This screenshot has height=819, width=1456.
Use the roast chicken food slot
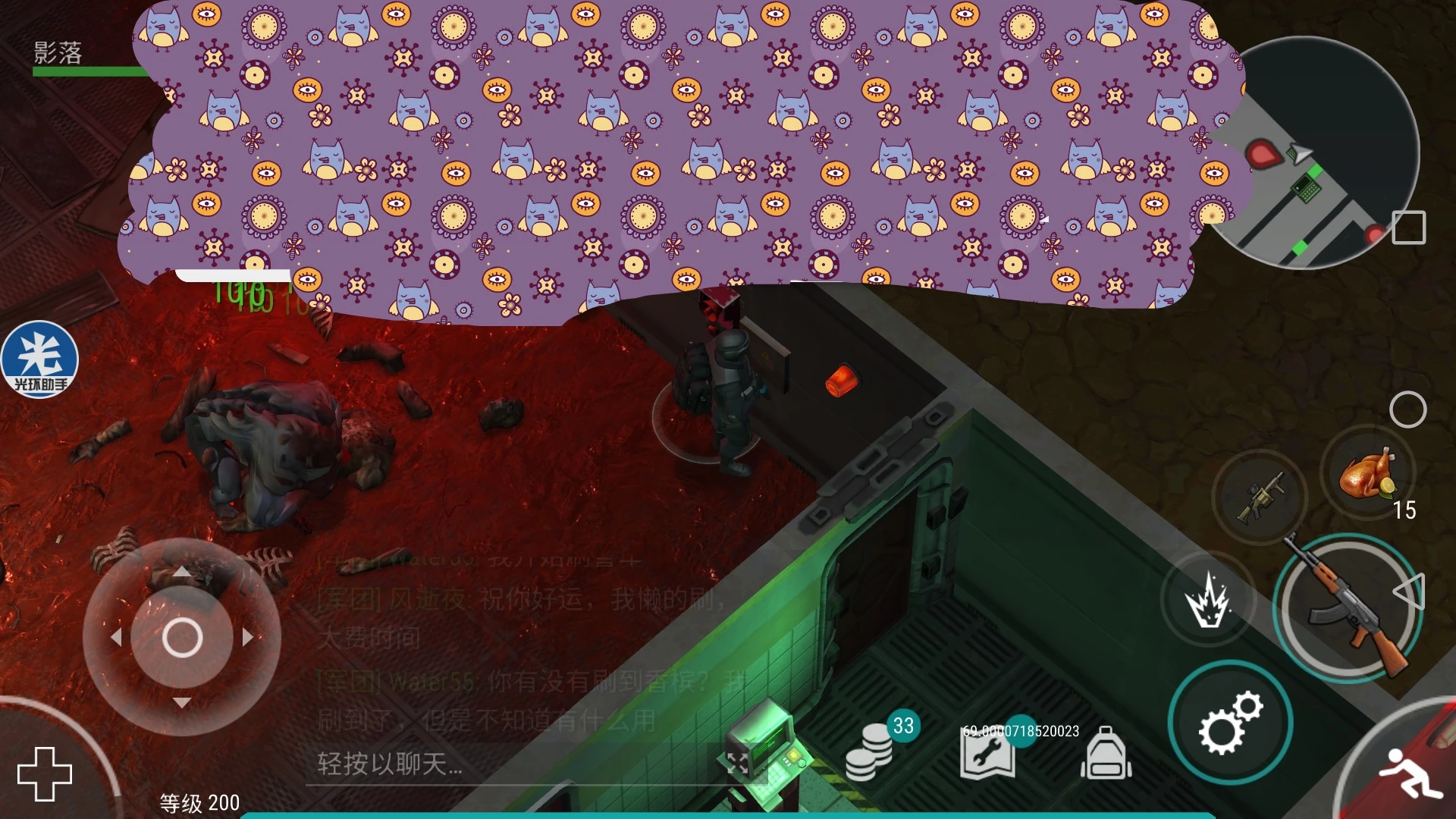1367,474
